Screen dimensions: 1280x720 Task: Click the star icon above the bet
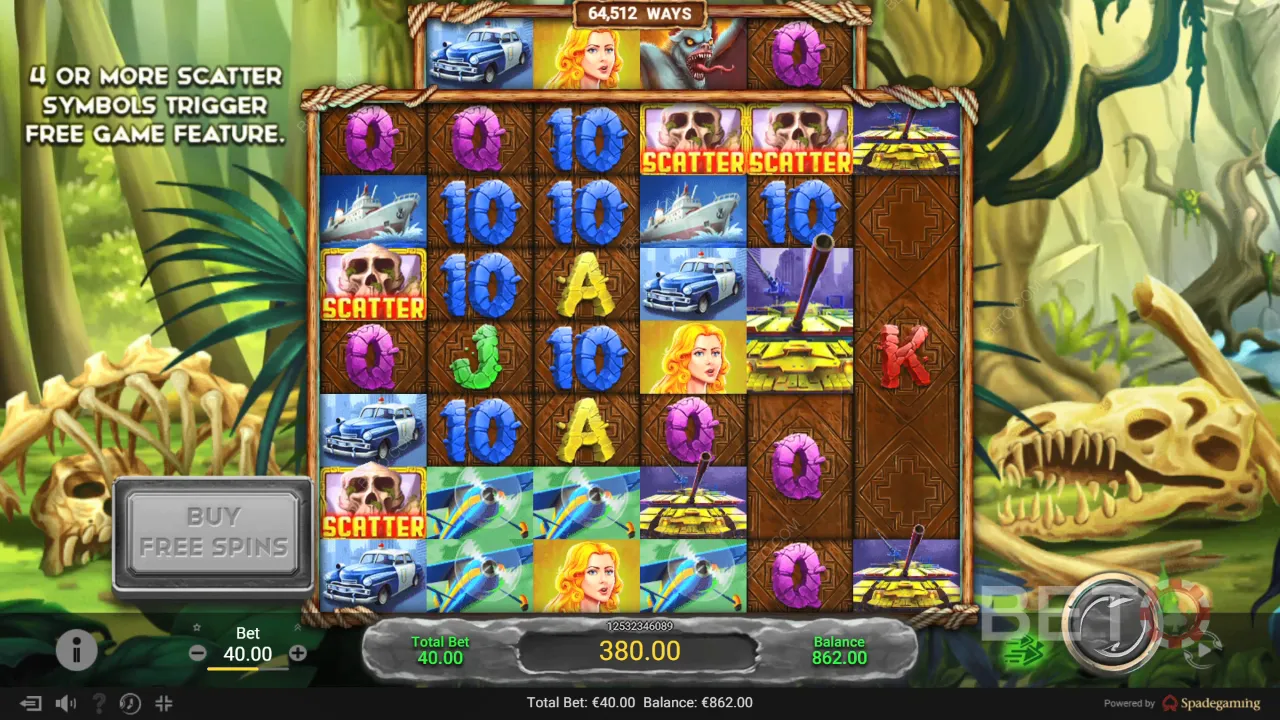click(198, 629)
